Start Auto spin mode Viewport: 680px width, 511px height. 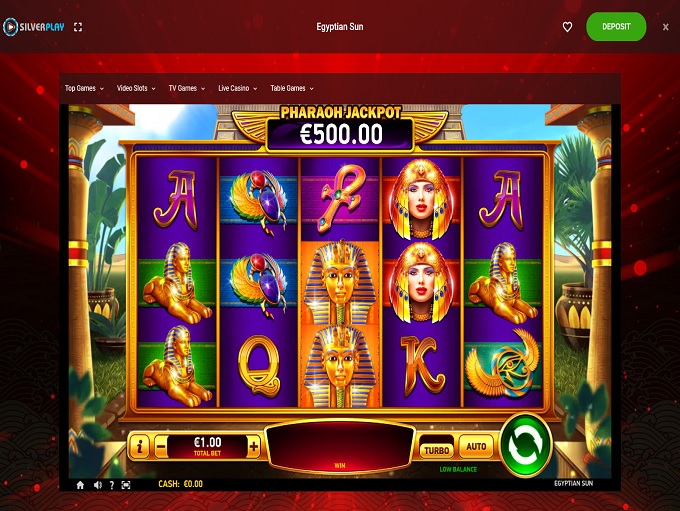click(476, 447)
